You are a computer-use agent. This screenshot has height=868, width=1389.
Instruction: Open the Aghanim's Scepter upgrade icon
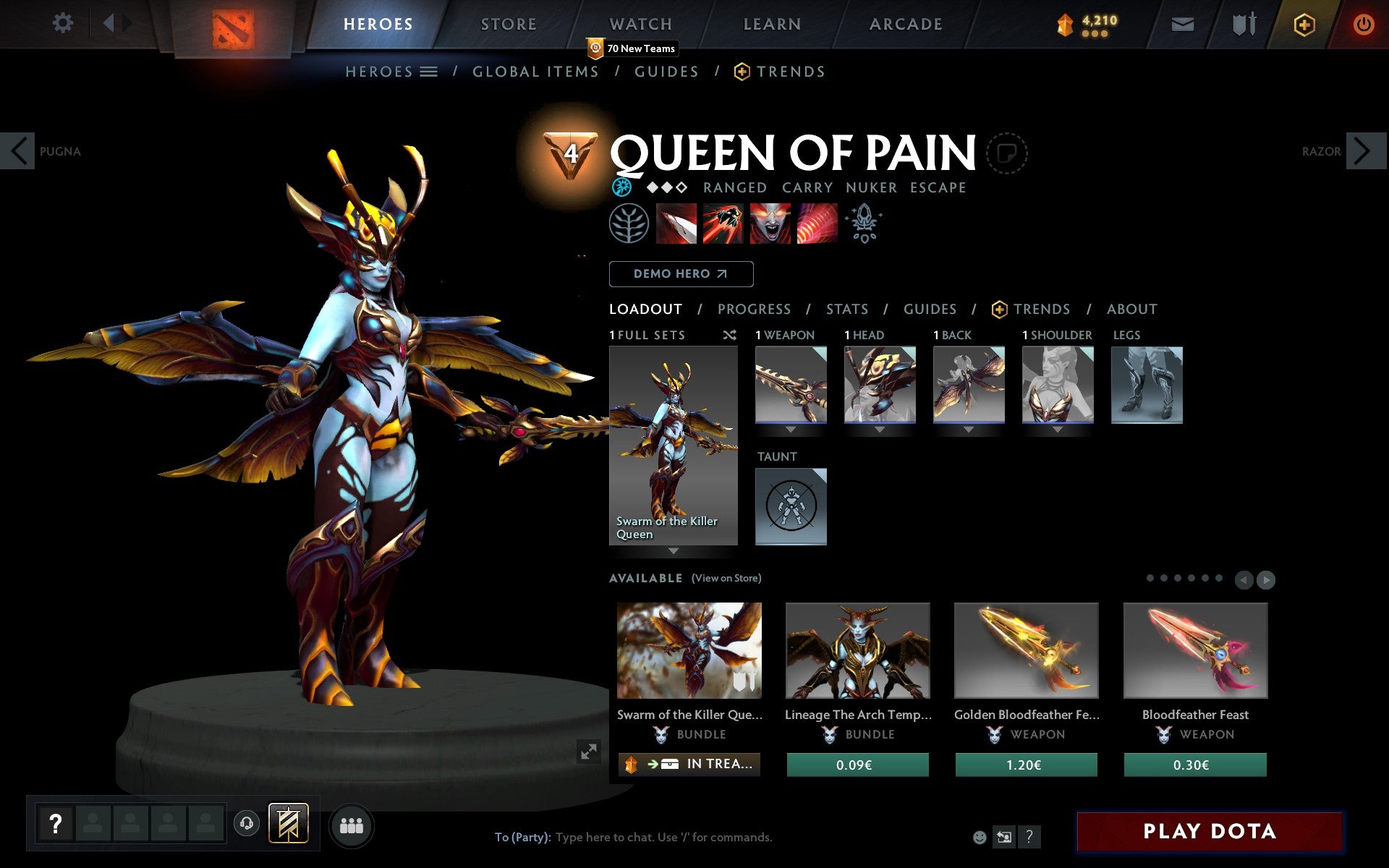(864, 224)
